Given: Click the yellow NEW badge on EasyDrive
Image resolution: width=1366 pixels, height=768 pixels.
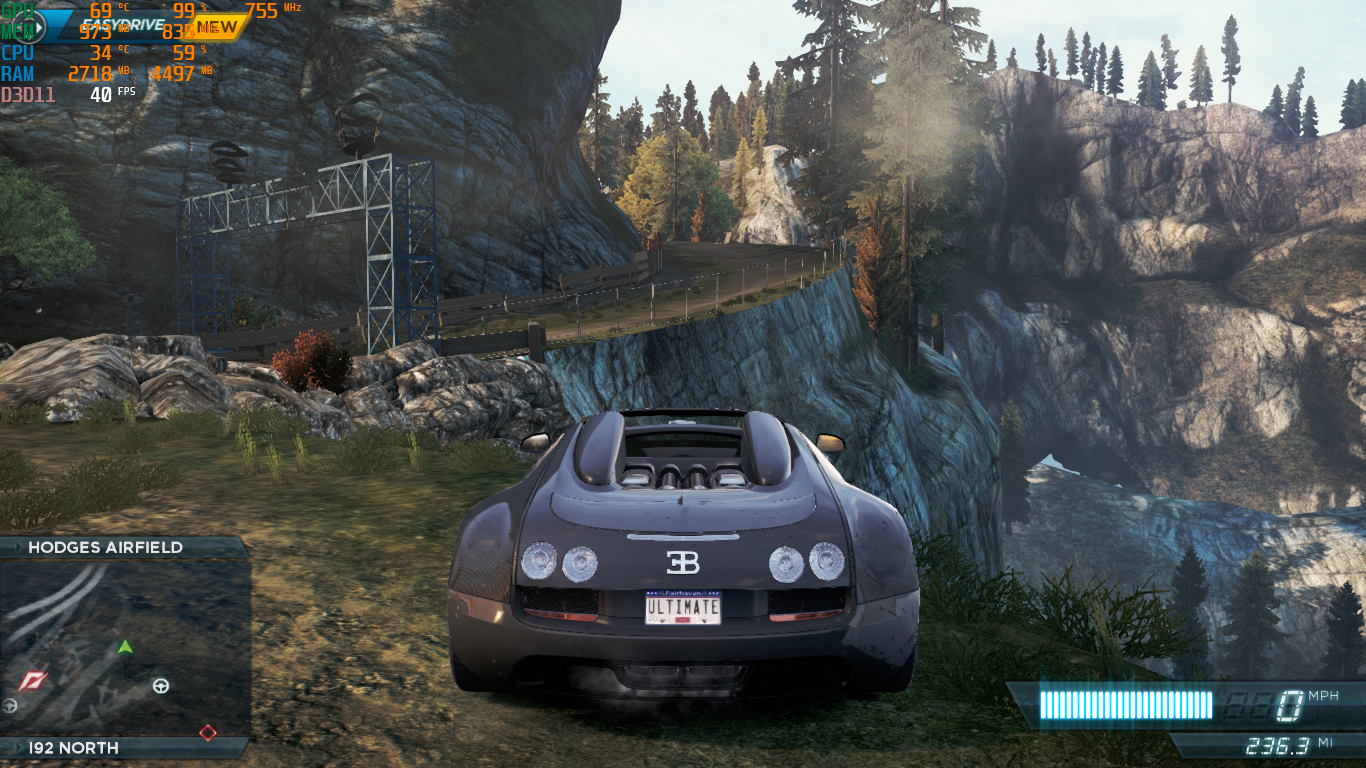Looking at the screenshot, I should 219,26.
